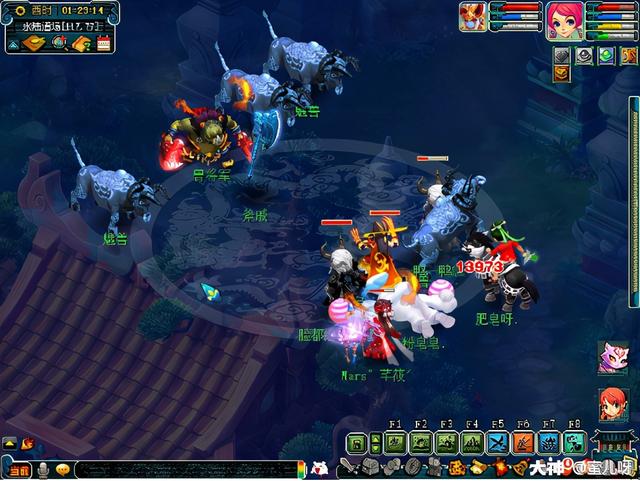This screenshot has width=640, height=481.
Task: Use the F8 skill slot
Action: [575, 444]
